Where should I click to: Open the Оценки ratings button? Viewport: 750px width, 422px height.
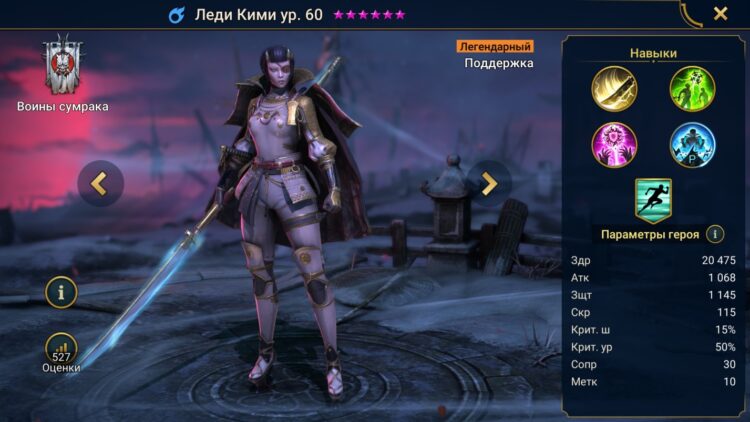coord(61,349)
